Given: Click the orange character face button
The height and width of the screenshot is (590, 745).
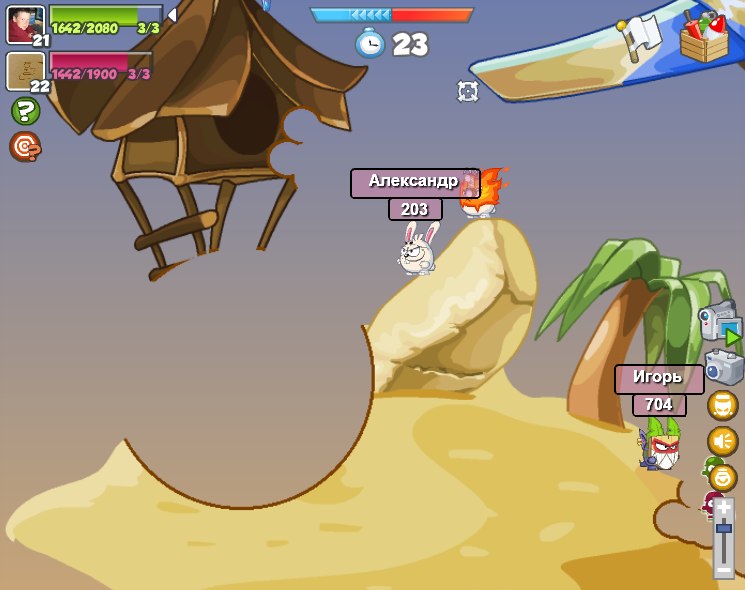Looking at the screenshot, I should pos(722,405).
